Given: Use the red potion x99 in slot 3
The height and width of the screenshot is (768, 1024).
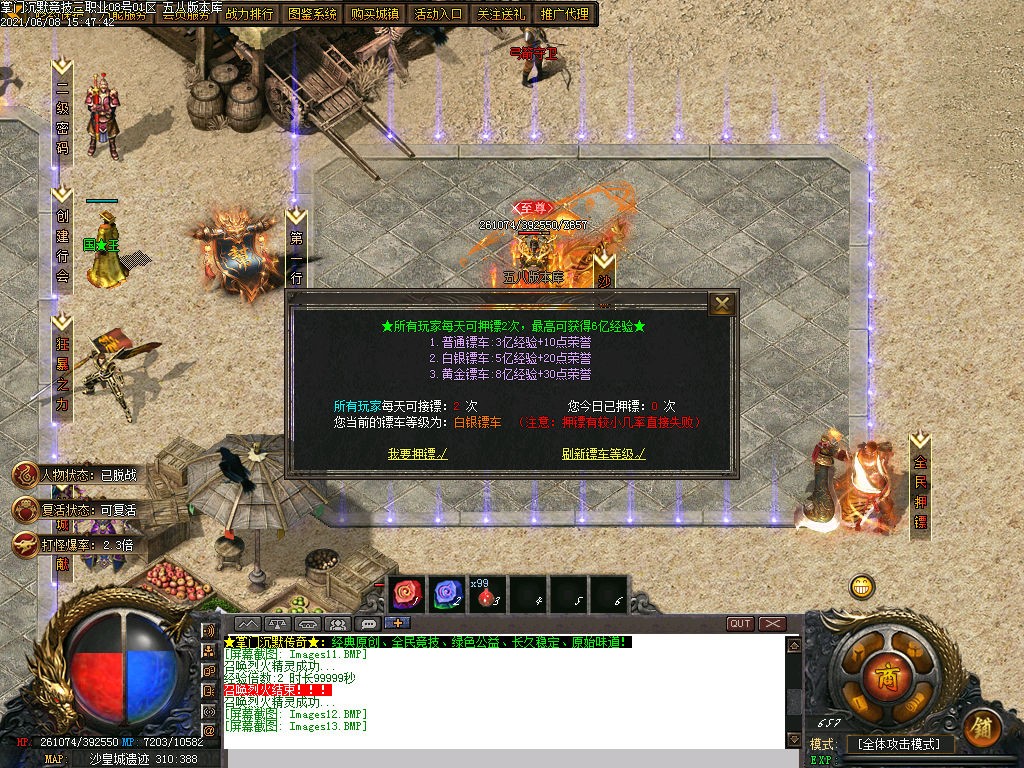Looking at the screenshot, I should [x=487, y=596].
